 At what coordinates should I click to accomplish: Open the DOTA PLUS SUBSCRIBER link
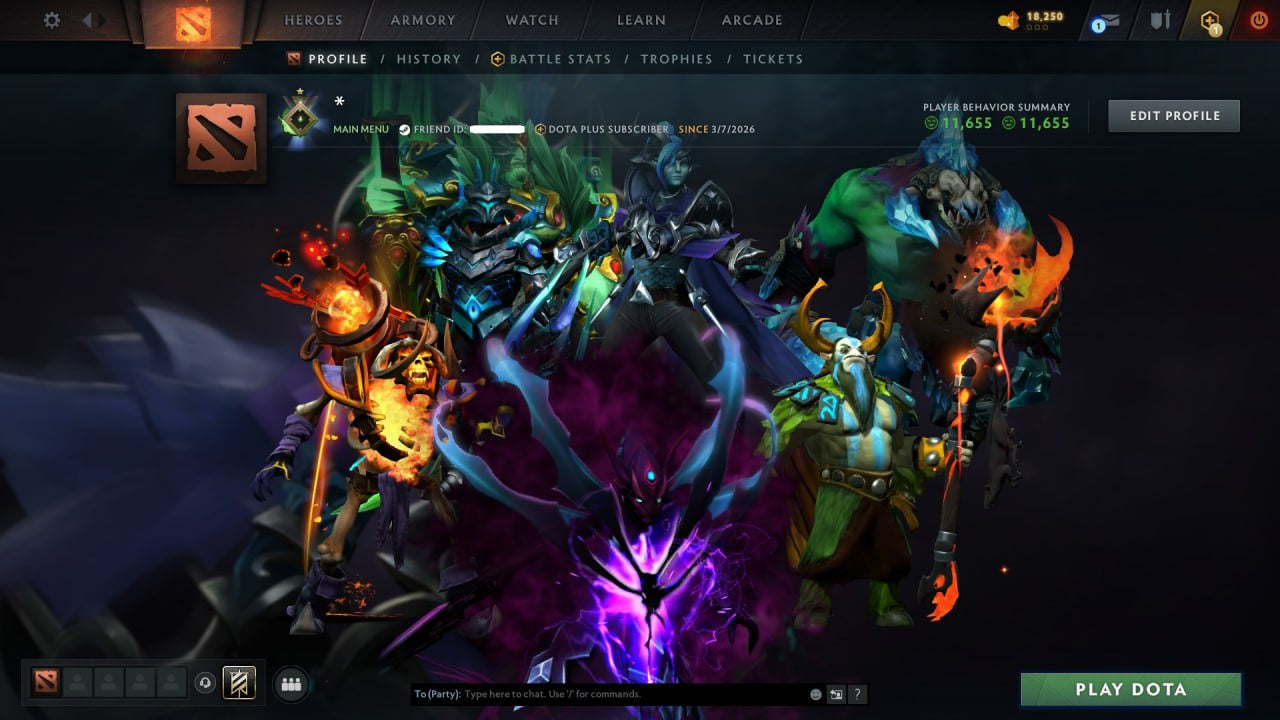tap(604, 129)
